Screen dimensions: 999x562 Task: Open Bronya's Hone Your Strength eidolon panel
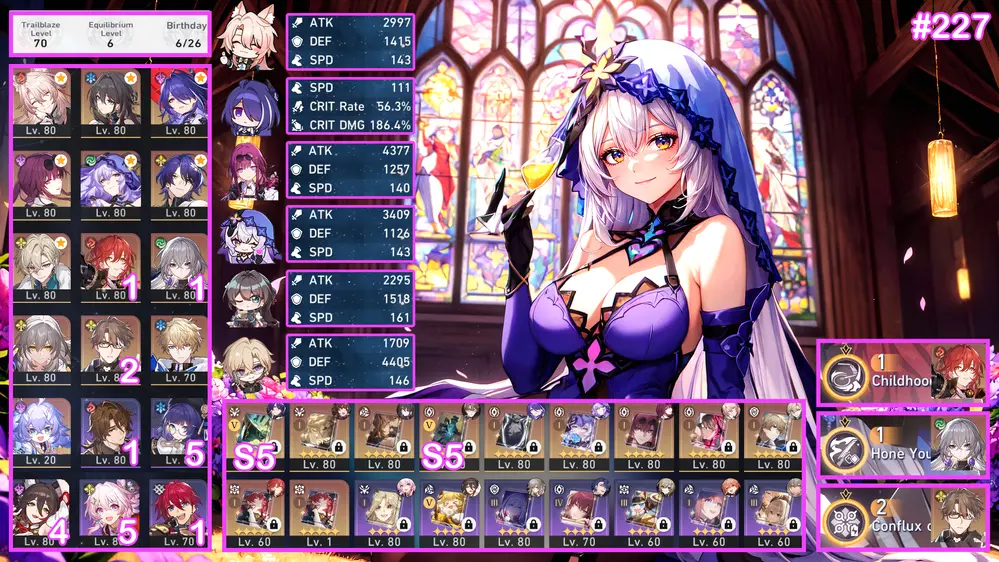(x=903, y=444)
